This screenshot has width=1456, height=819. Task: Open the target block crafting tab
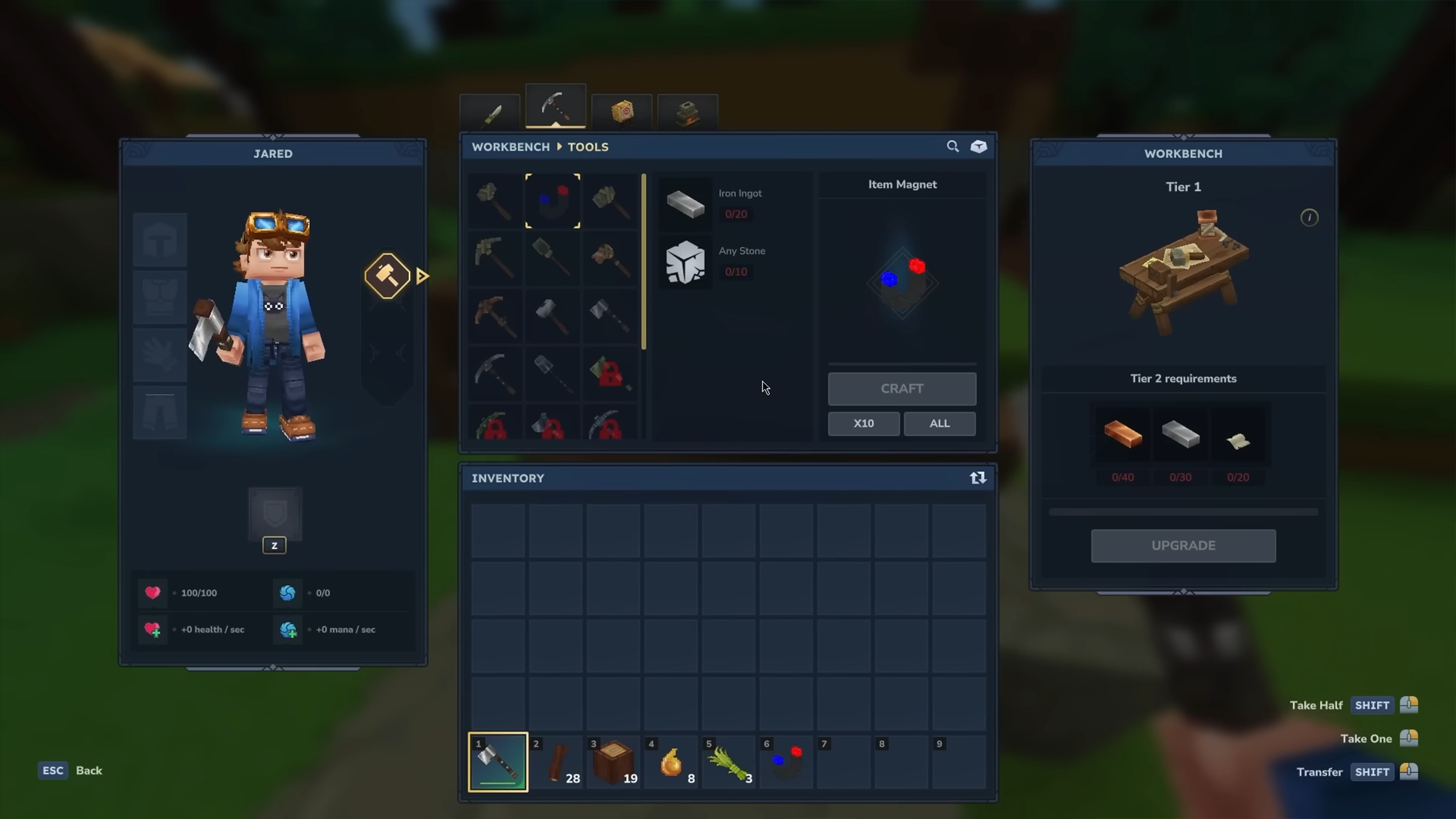point(622,112)
